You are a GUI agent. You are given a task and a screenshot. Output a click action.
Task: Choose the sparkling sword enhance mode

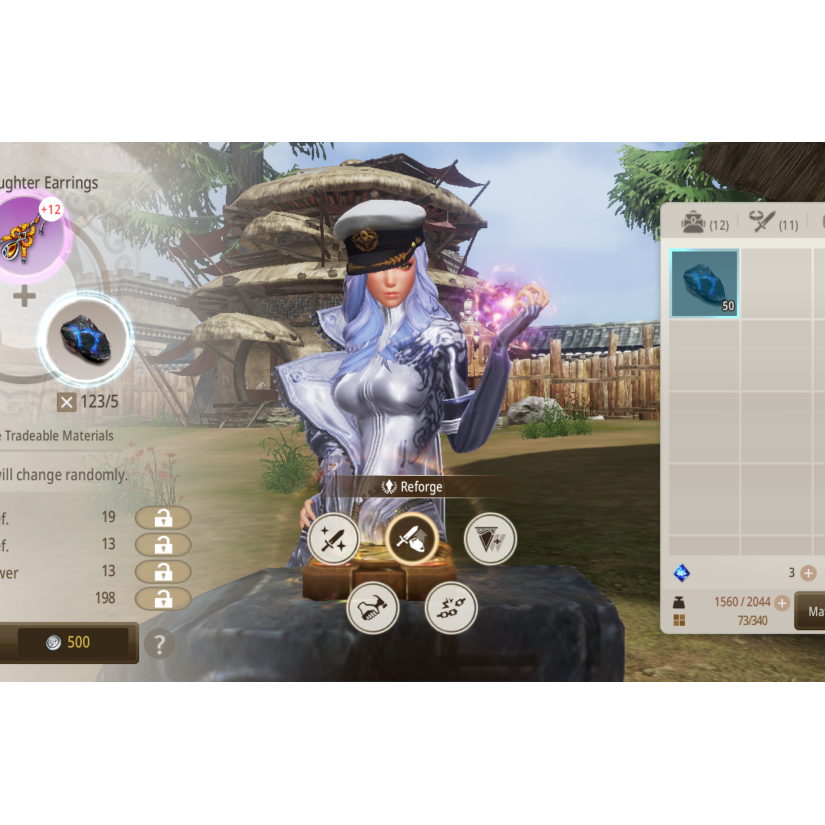[333, 540]
